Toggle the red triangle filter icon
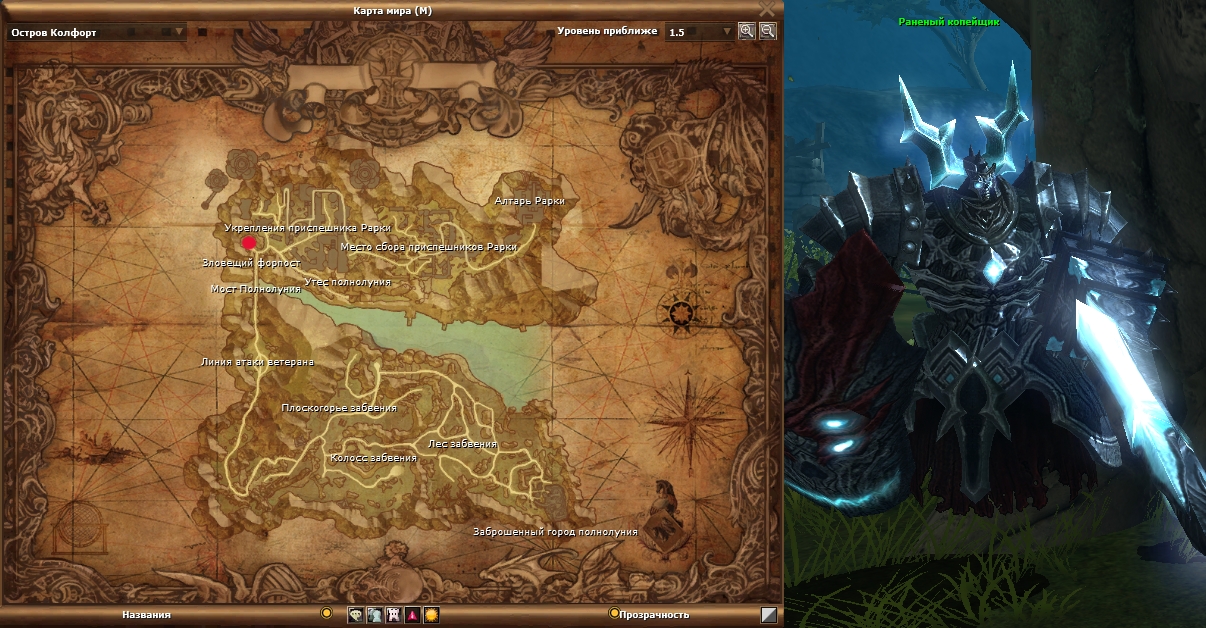Screen dimensions: 1206x628 click(x=412, y=615)
